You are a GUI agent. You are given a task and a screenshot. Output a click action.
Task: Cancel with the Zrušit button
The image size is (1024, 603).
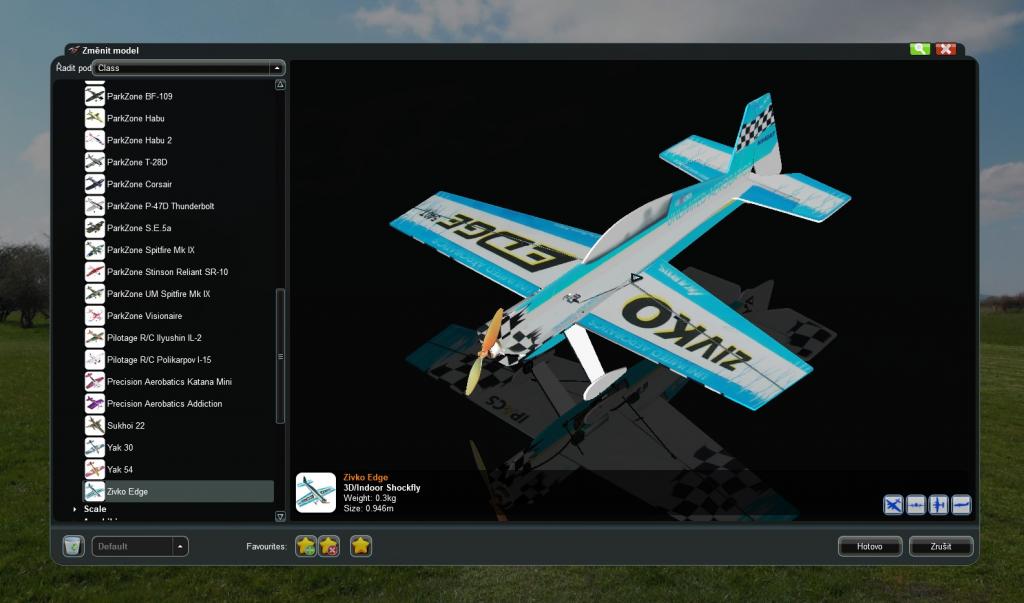(x=940, y=547)
